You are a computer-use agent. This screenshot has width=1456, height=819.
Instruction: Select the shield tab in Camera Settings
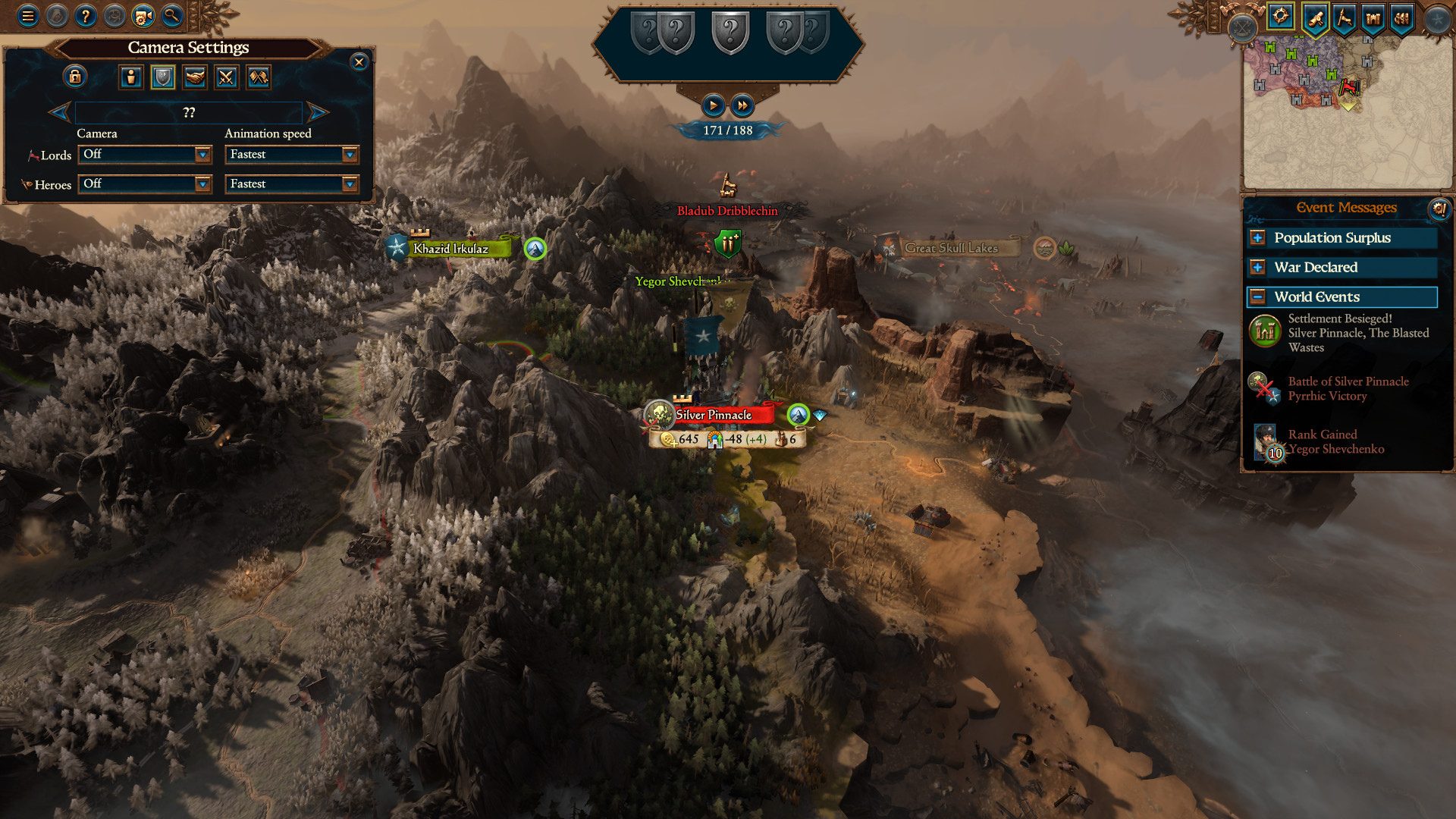click(x=163, y=77)
